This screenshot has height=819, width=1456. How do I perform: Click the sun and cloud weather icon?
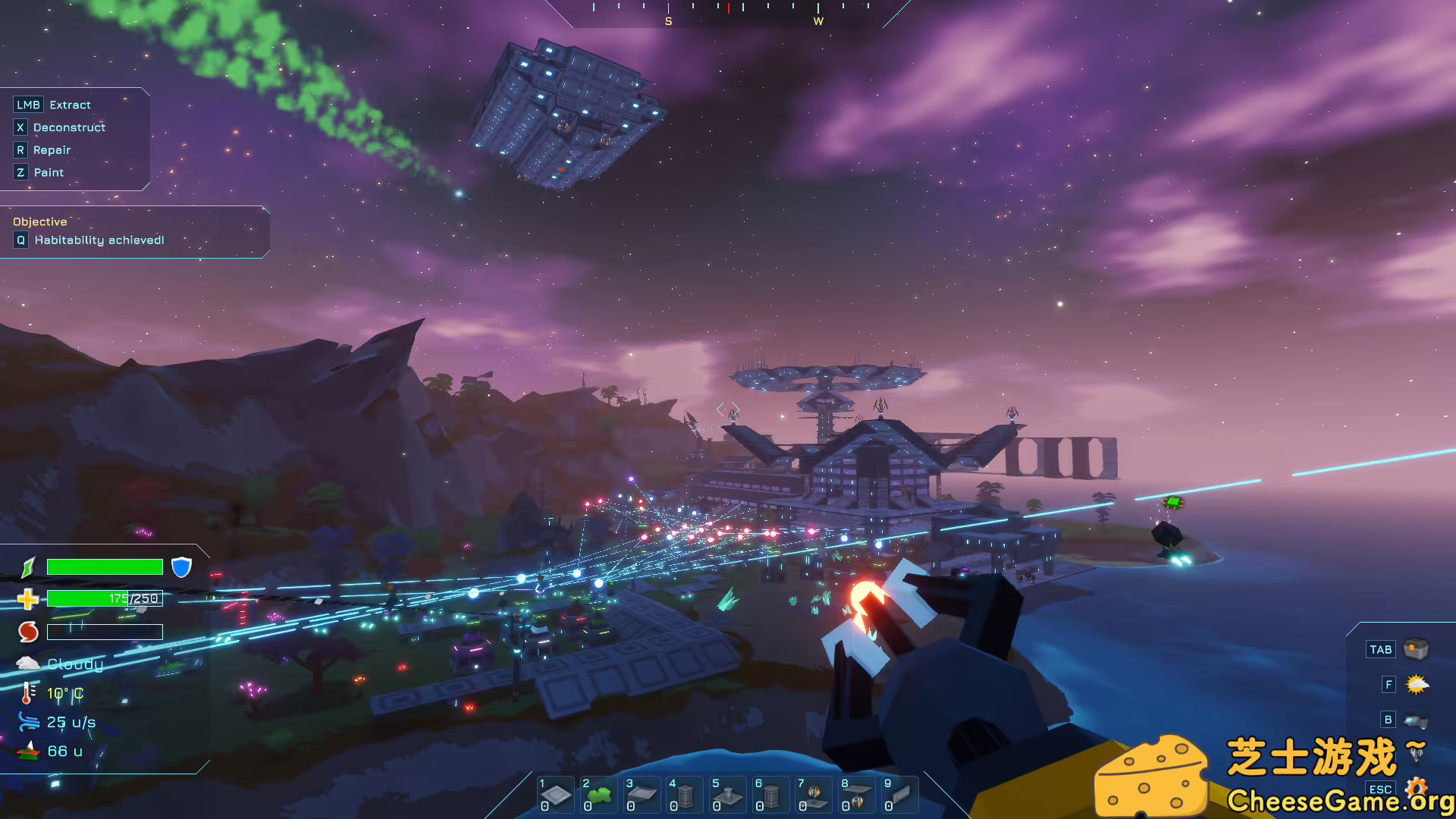pos(1416,685)
